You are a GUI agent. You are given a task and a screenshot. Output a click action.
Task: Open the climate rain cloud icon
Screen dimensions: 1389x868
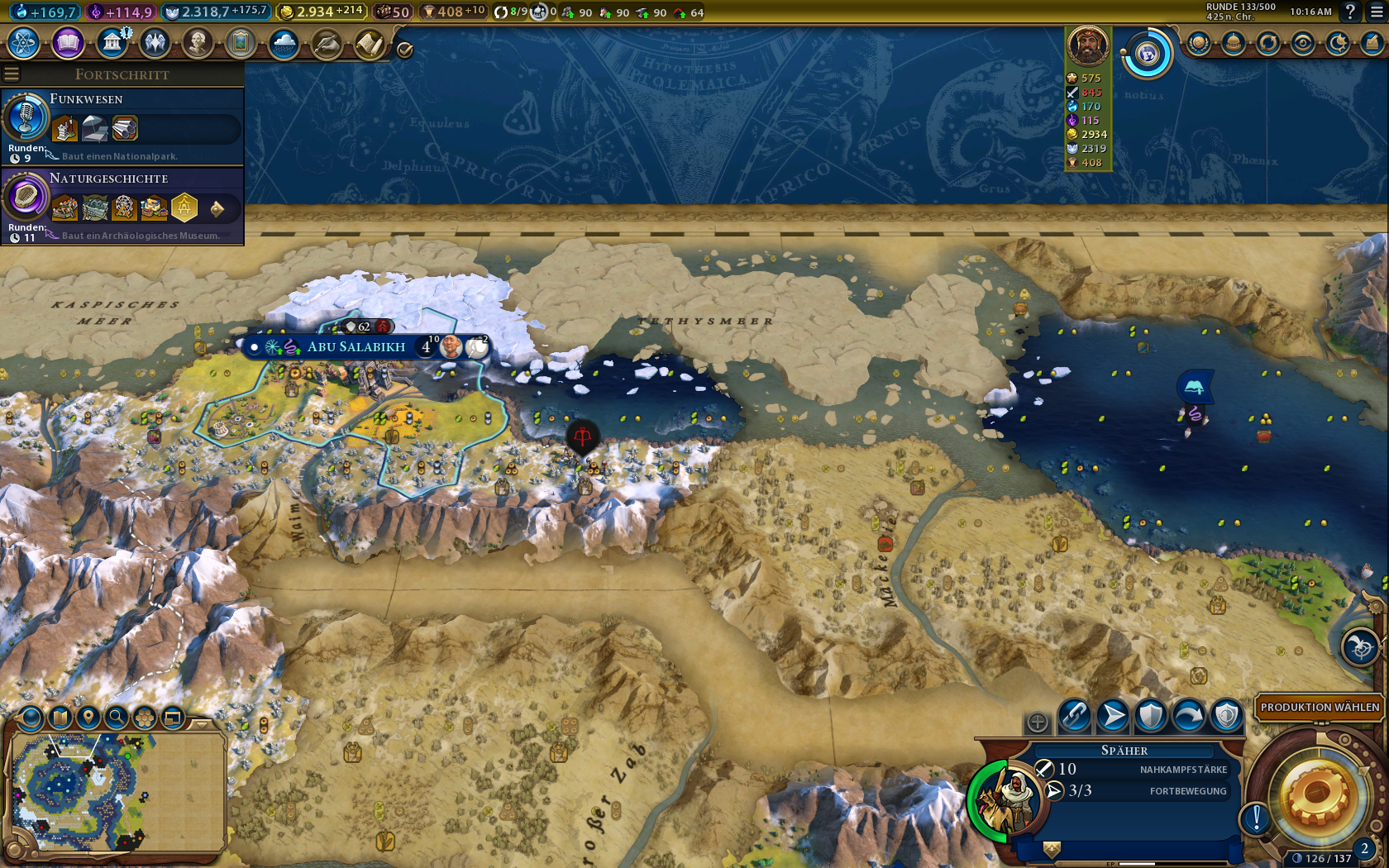(x=284, y=43)
